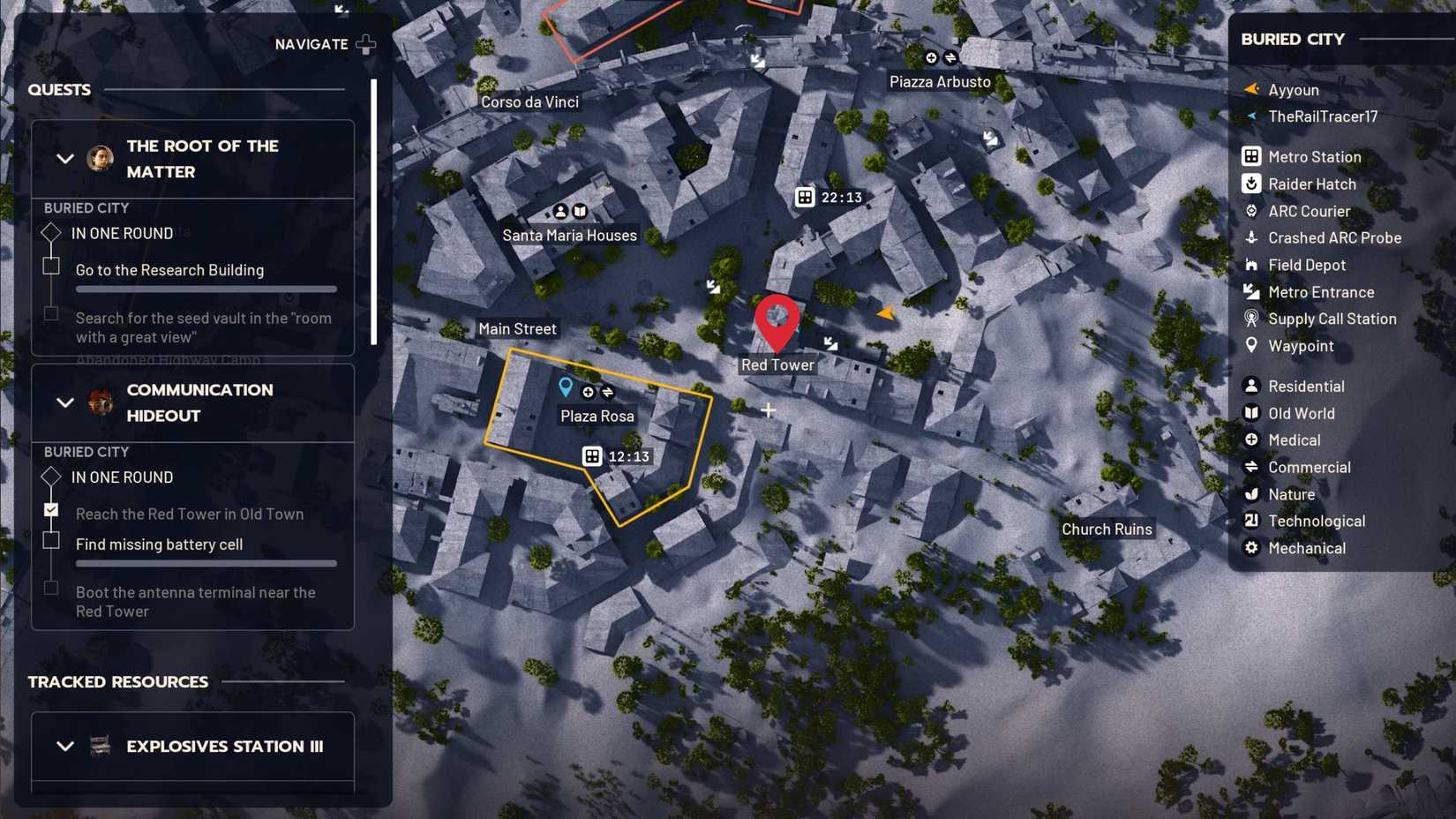Click the Navigate waypoint button
The image size is (1456, 819).
click(367, 43)
